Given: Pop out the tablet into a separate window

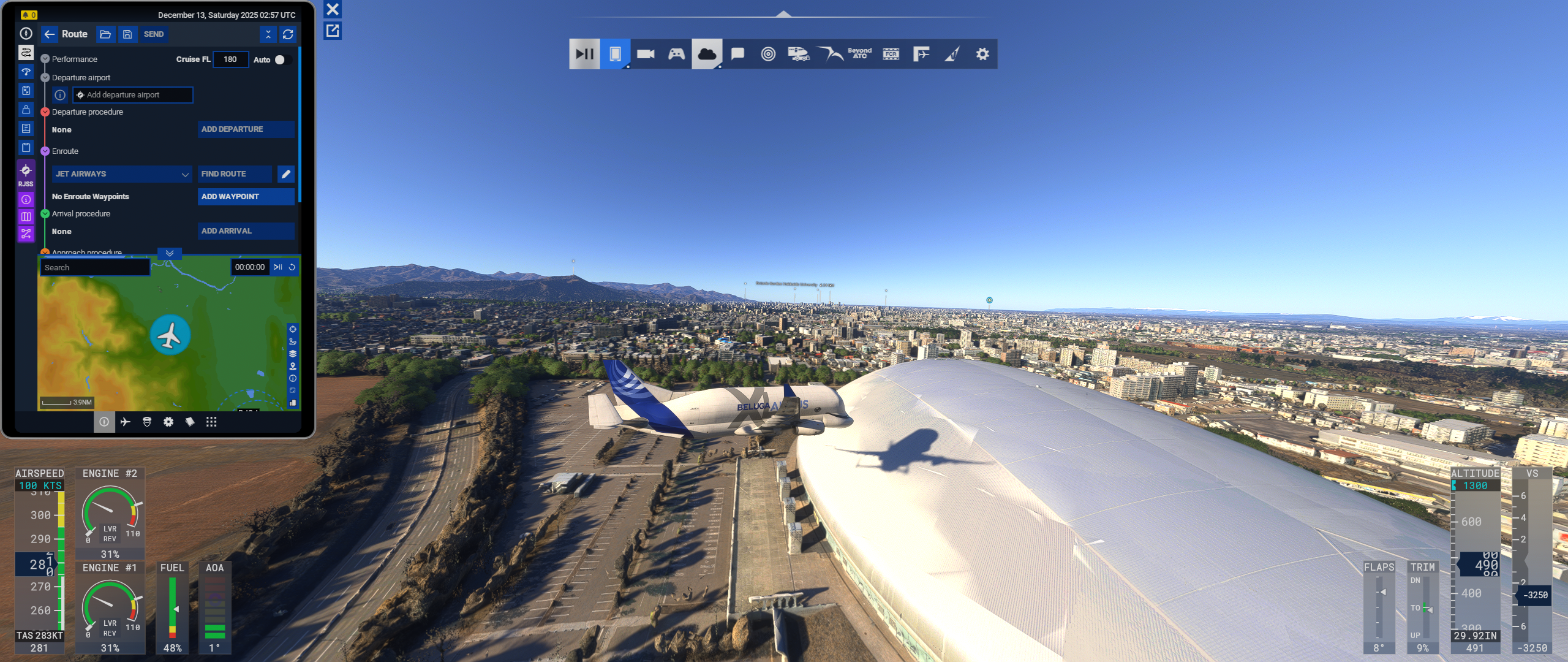Looking at the screenshot, I should pos(333,31).
